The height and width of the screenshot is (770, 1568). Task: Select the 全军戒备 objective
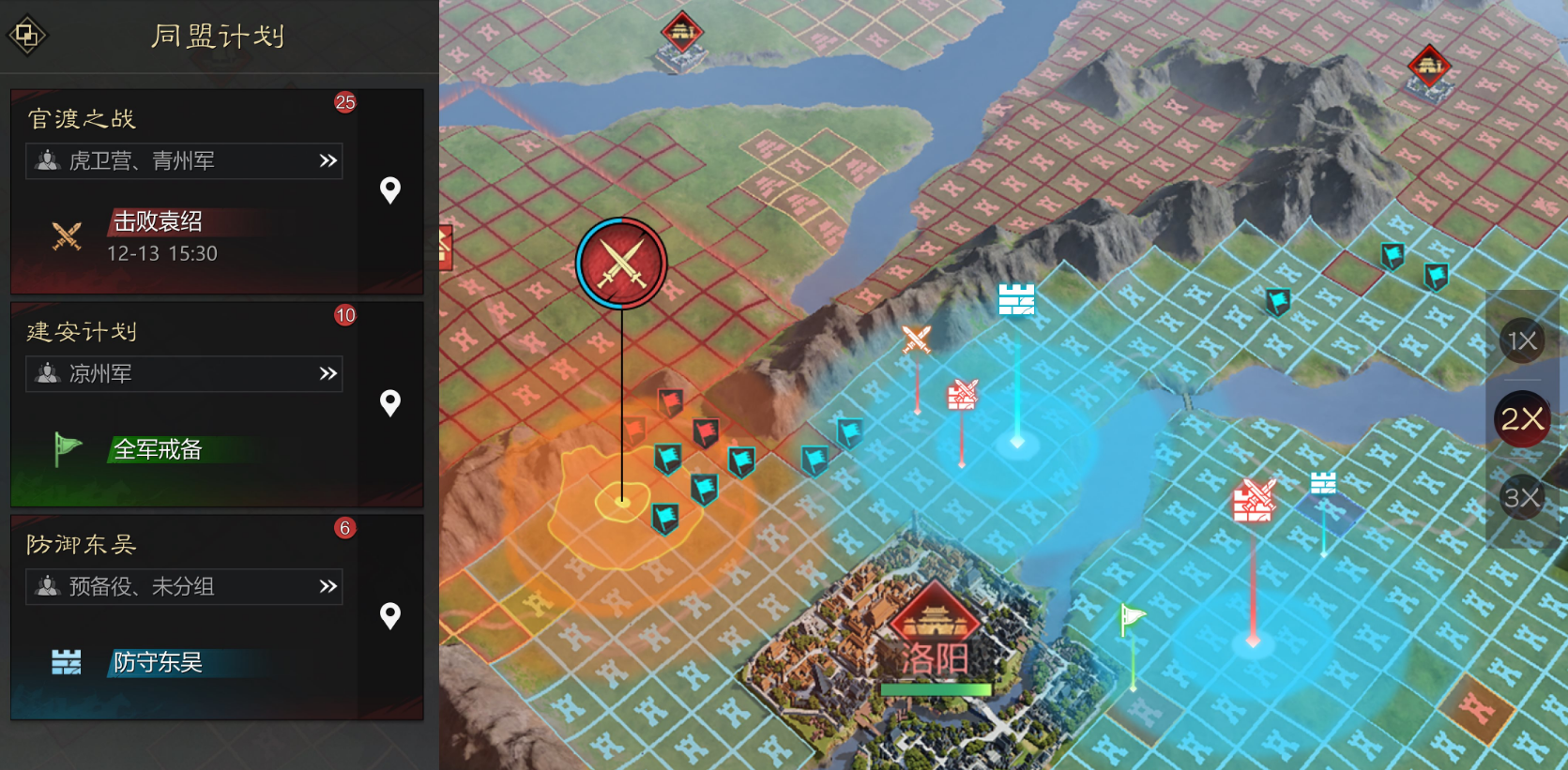pyautogui.click(x=158, y=450)
